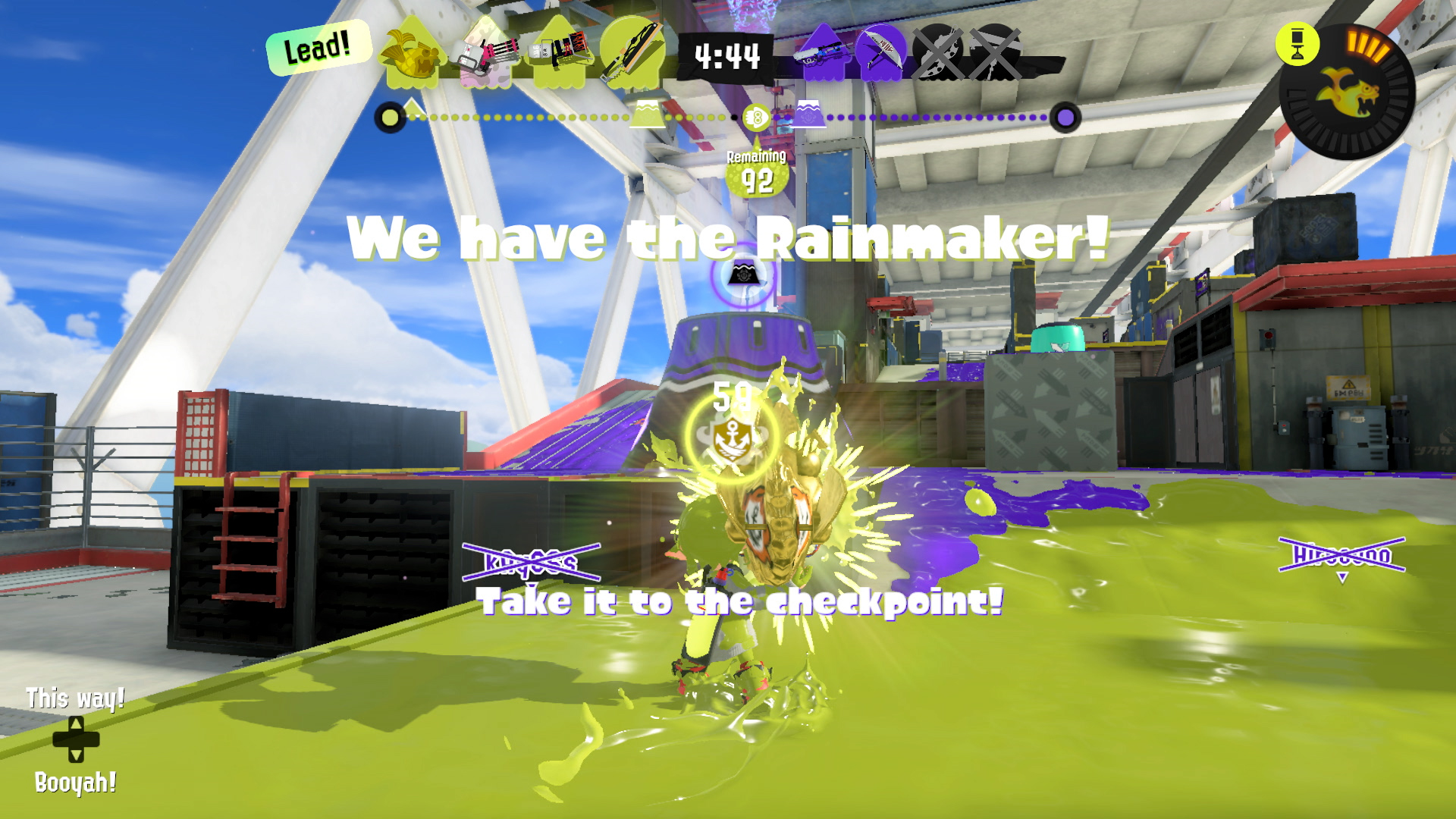Click the pink-splattered teammate squid with brush weapon
Image resolution: width=1456 pixels, height=819 pixels.
point(485,55)
